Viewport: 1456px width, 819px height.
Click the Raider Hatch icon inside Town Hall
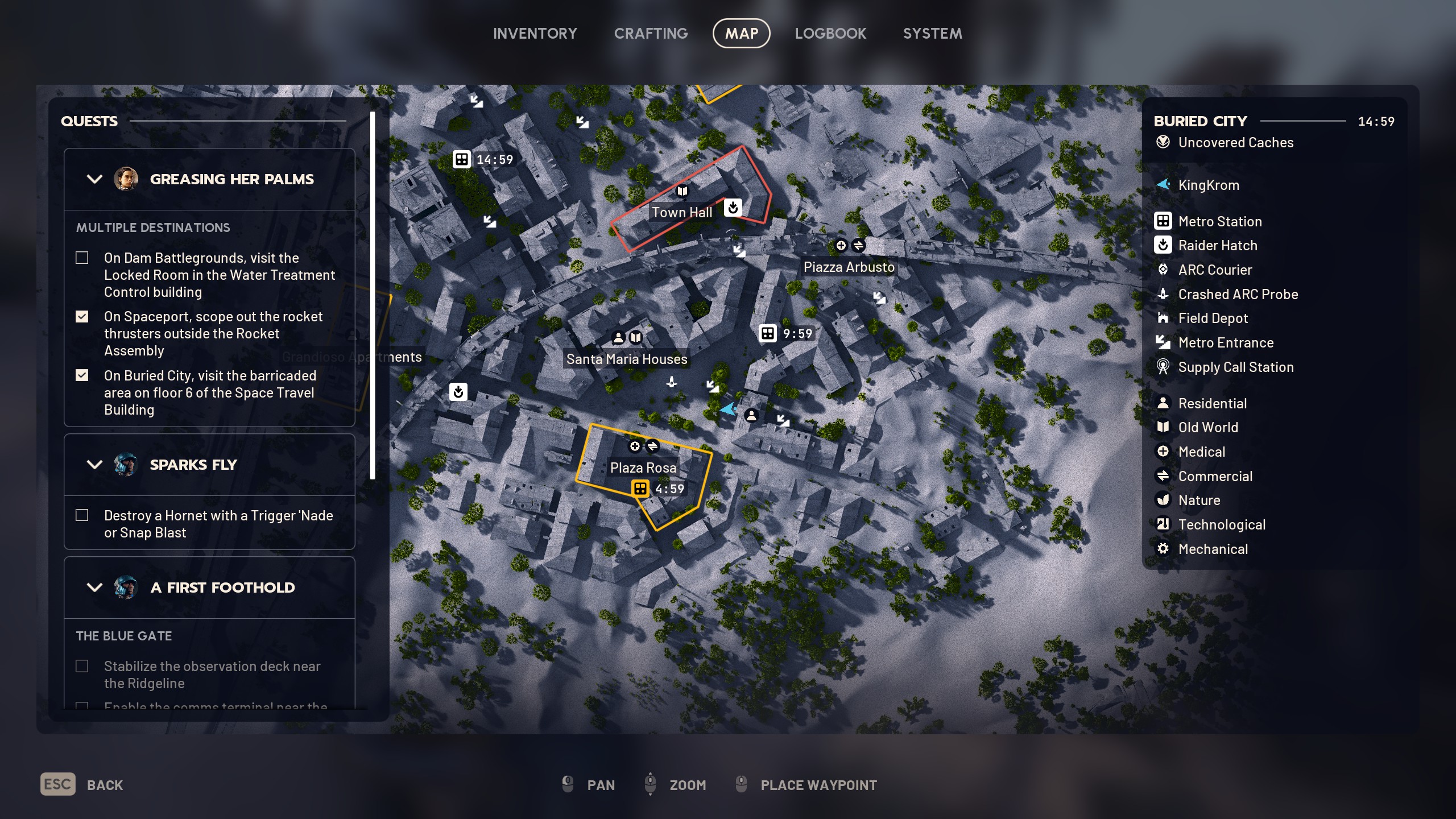click(733, 208)
